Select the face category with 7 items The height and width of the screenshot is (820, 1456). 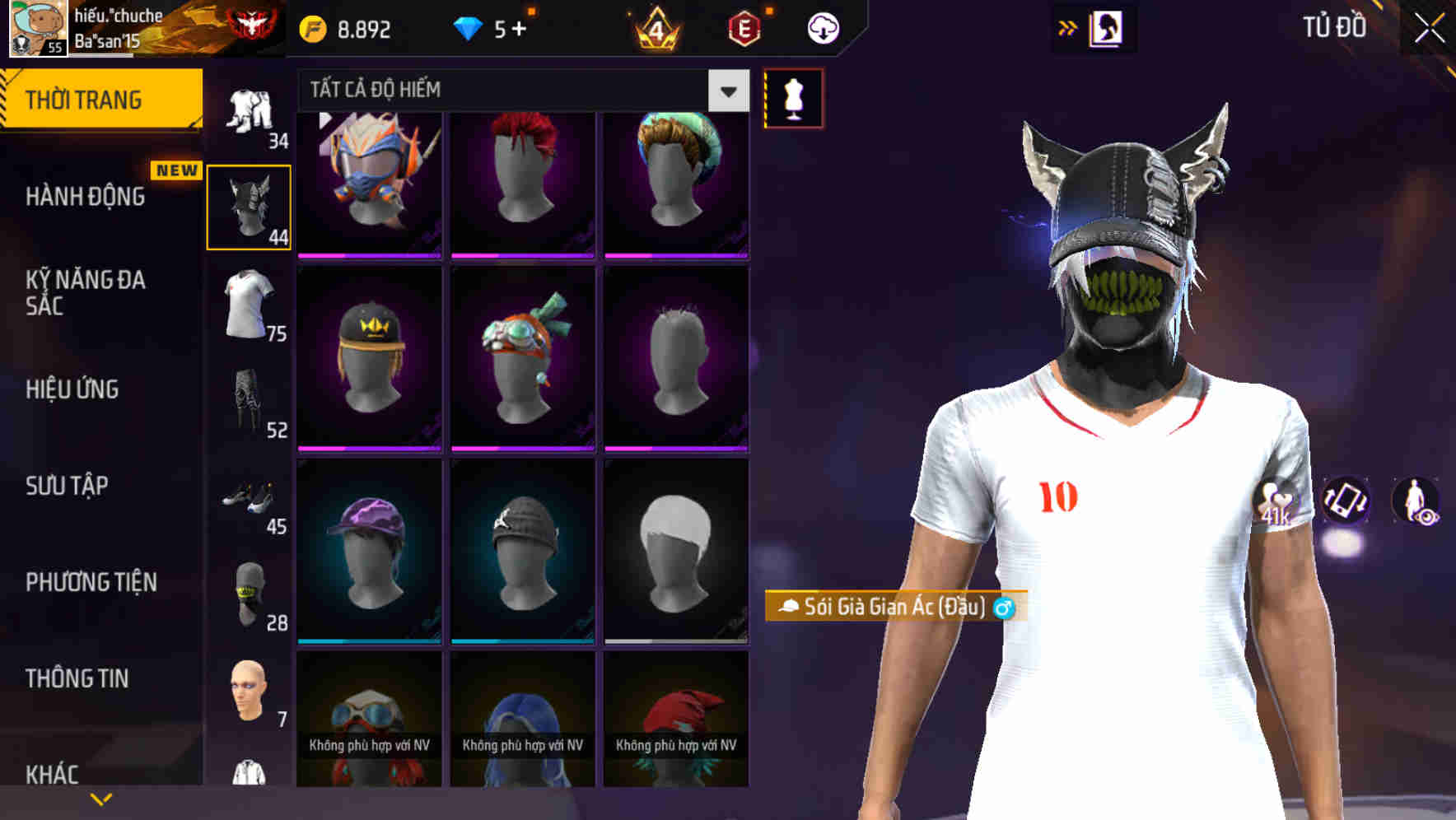248,692
